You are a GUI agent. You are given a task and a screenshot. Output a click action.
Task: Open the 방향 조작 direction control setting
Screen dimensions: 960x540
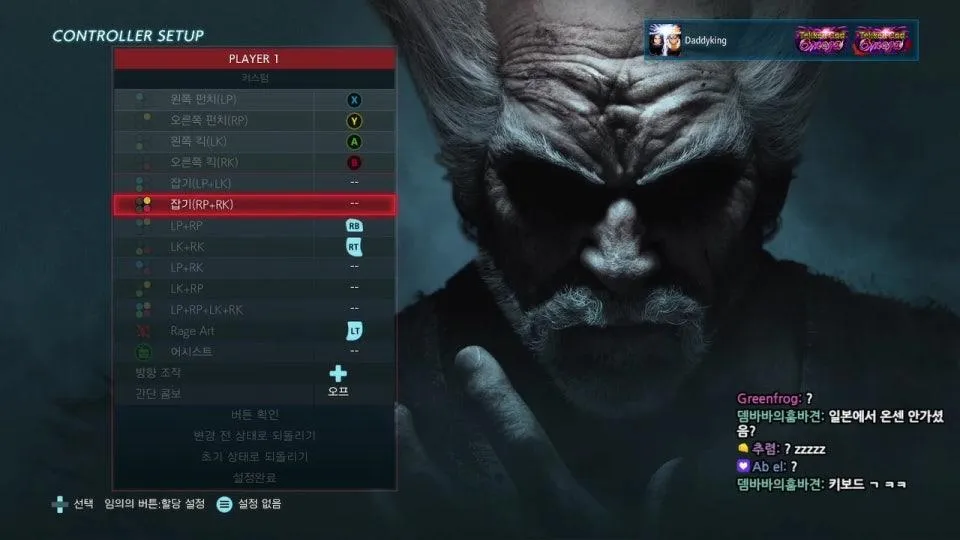(254, 372)
